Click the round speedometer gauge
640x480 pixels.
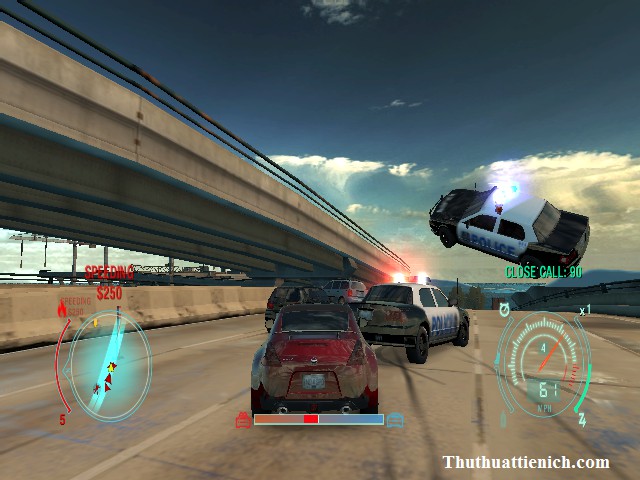coord(545,365)
